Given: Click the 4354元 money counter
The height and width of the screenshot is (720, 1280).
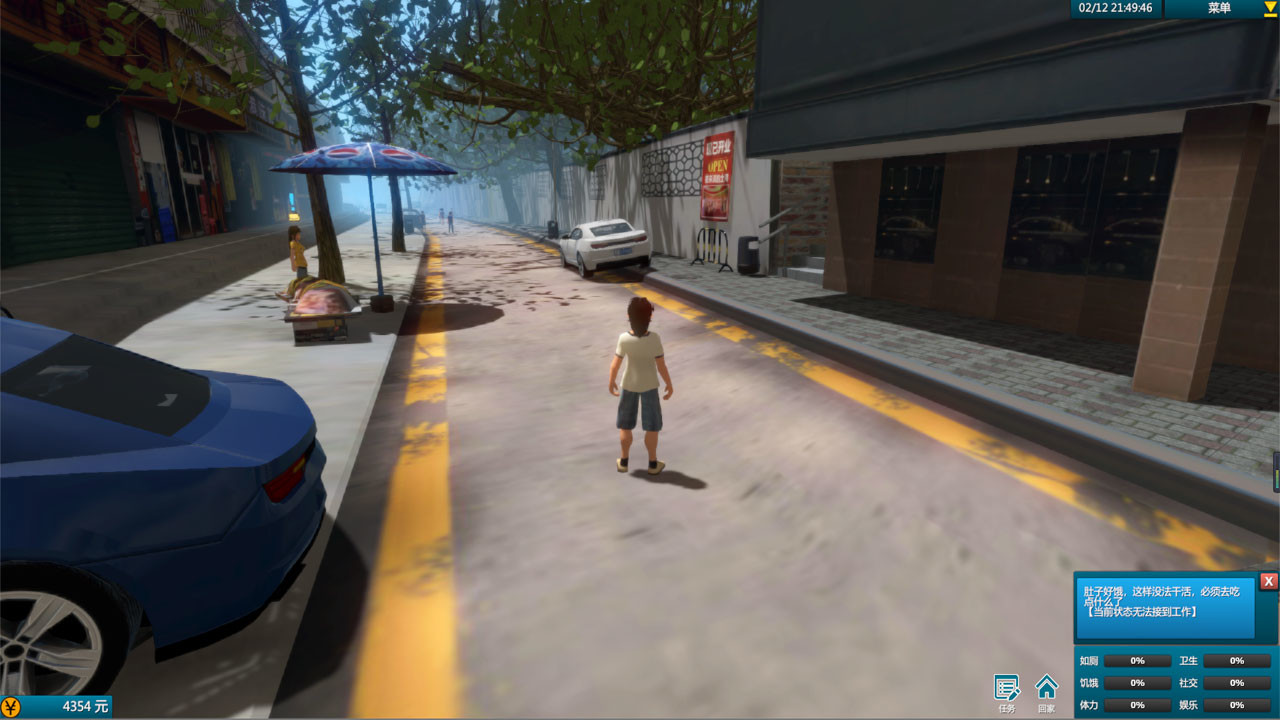Looking at the screenshot, I should (x=85, y=706).
